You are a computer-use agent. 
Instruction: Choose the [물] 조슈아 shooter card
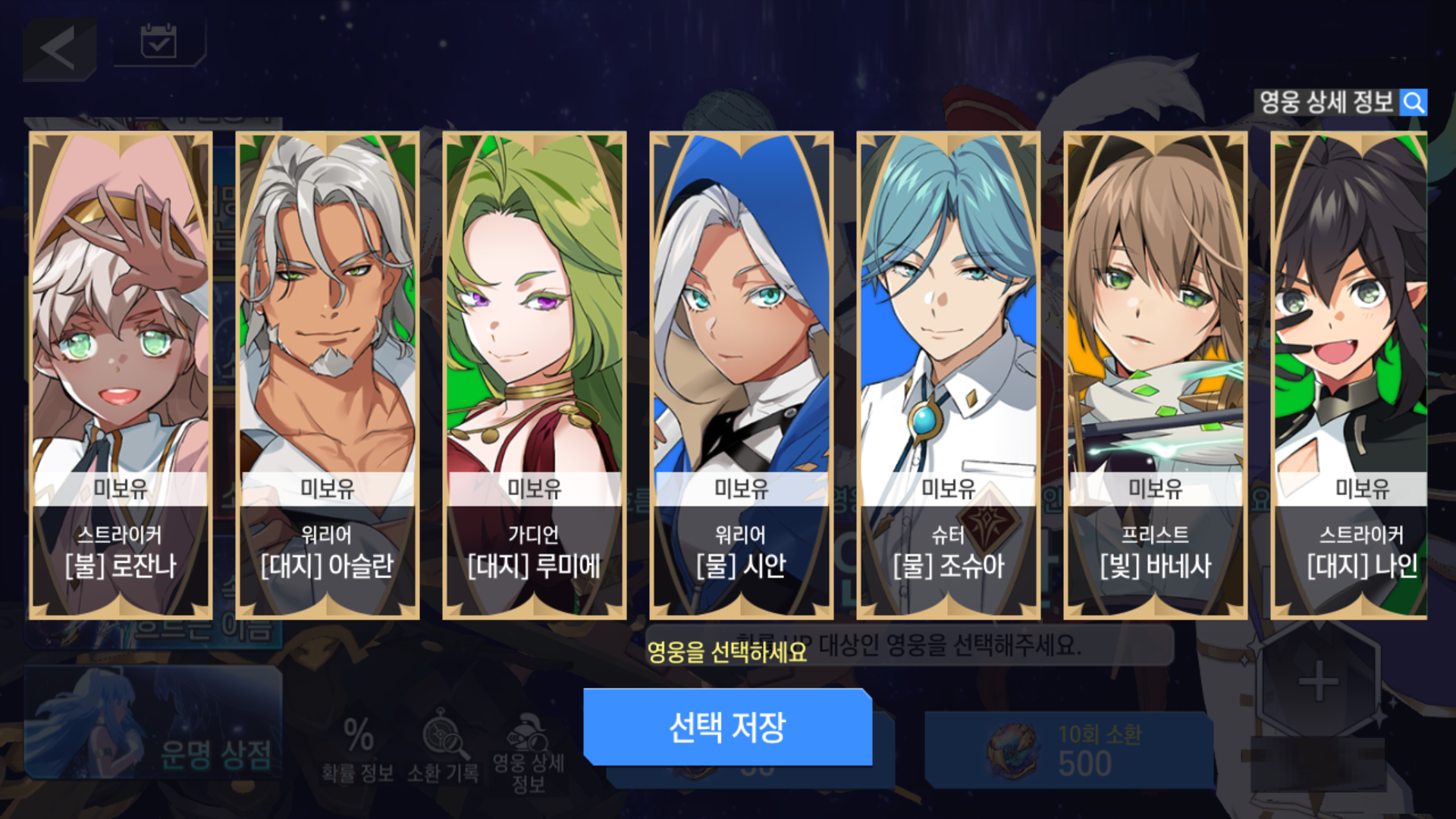point(949,375)
